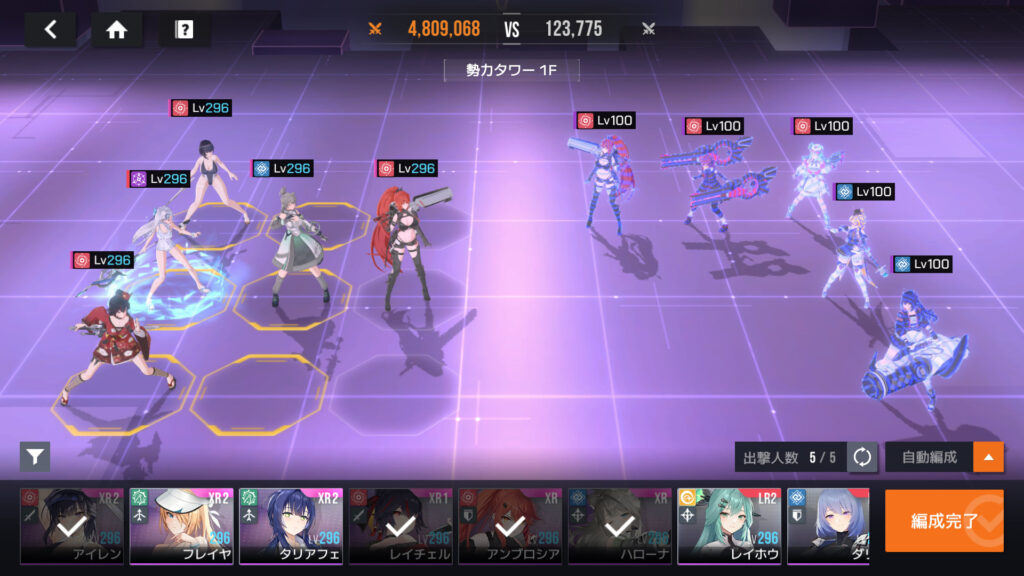
Task: Confirm formation with 編成完了
Action: [x=944, y=520]
